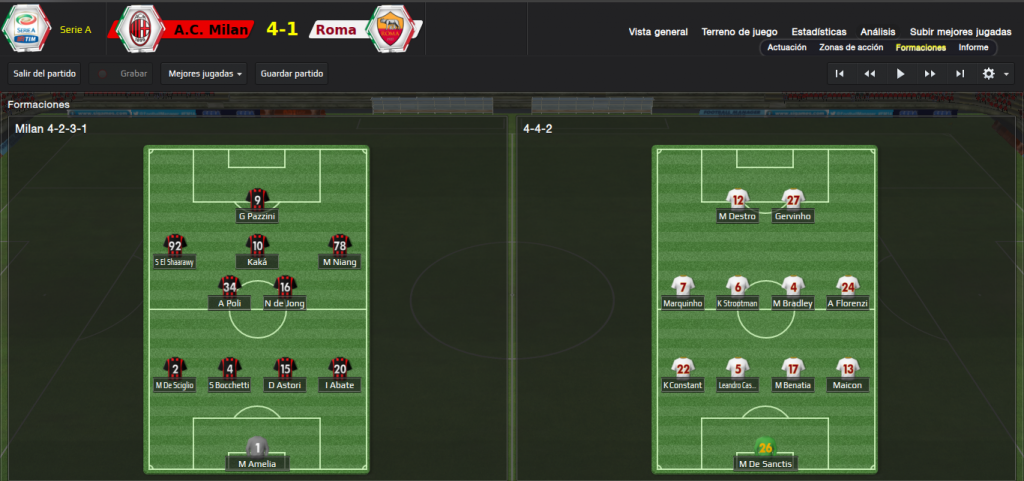Rewind the match replay
1024x481 pixels.
(x=870, y=73)
